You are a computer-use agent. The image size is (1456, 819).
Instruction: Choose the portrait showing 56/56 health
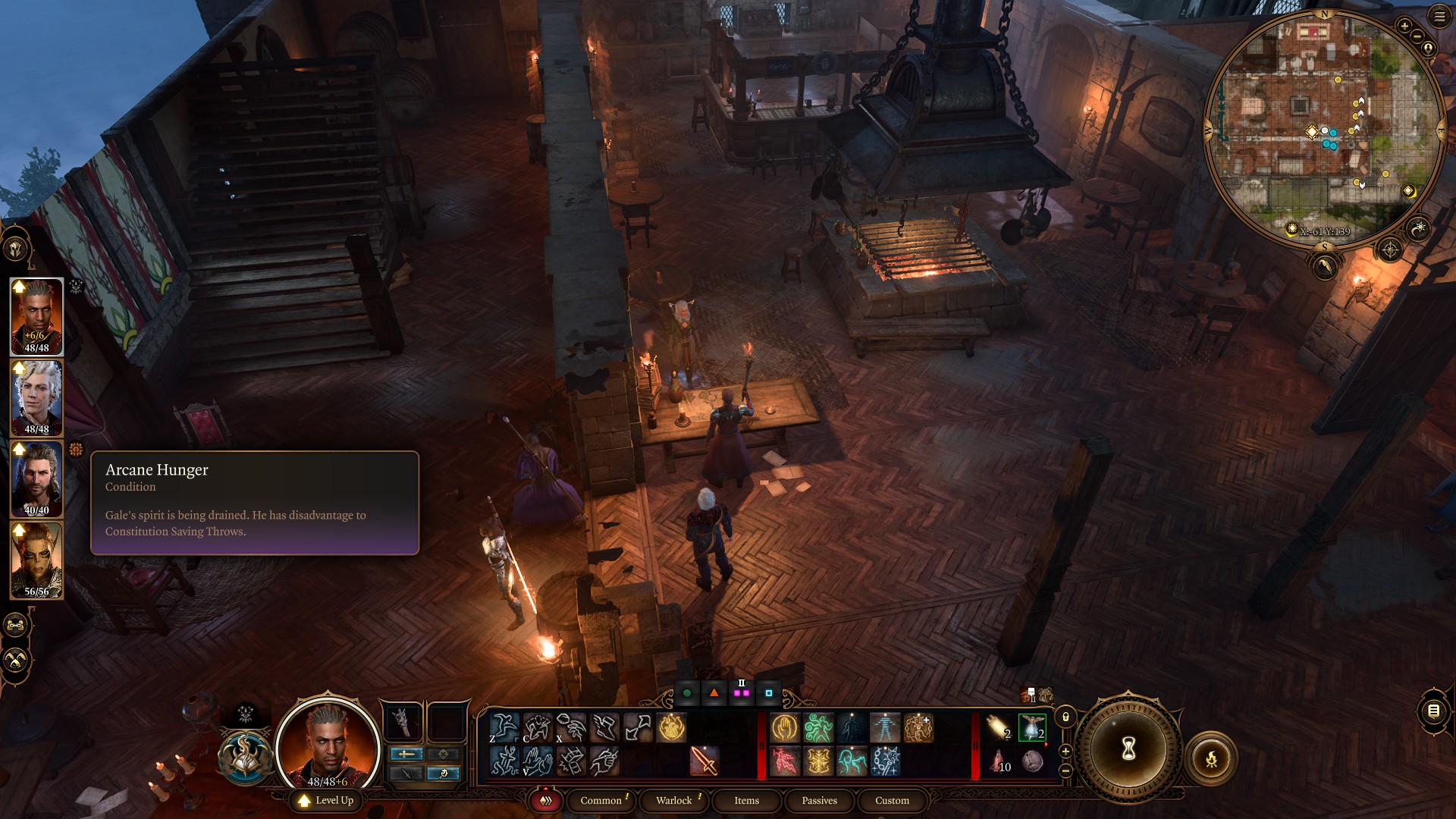coord(36,560)
